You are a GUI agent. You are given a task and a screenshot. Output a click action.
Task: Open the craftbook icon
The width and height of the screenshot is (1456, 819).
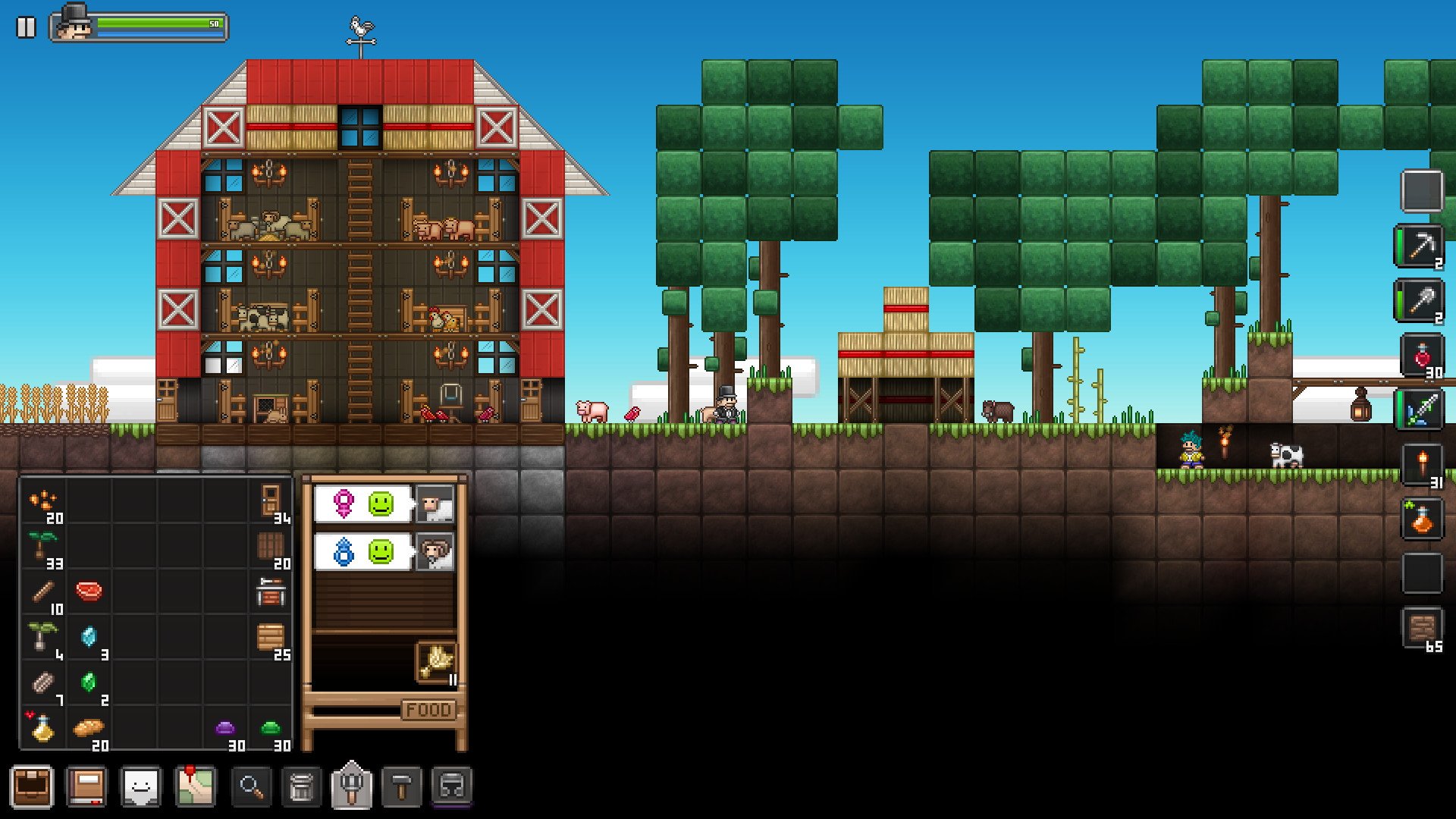[x=86, y=786]
